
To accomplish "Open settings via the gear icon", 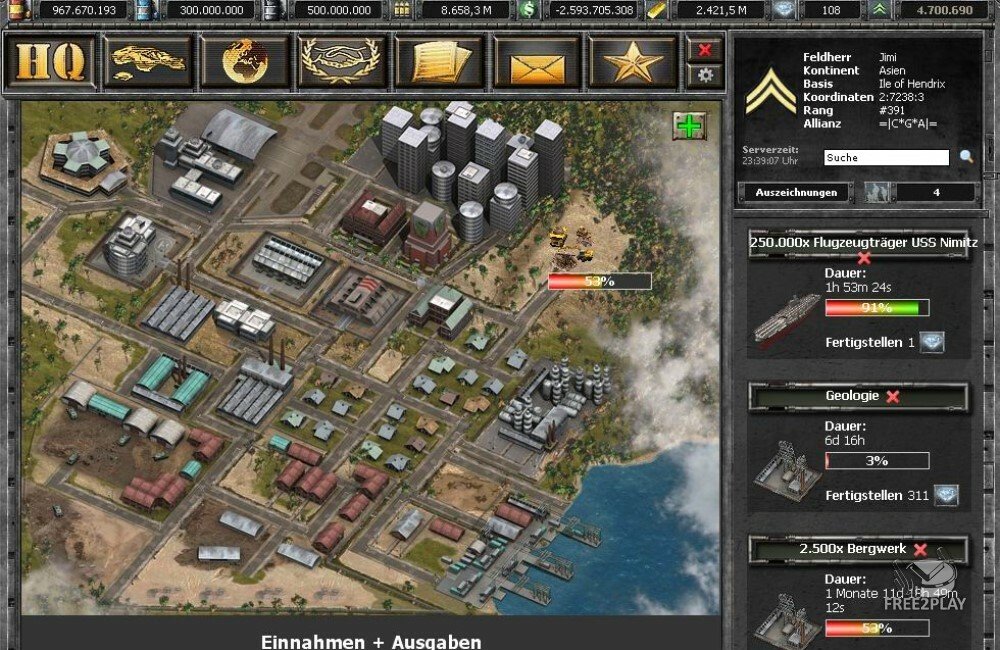I will pyautogui.click(x=705, y=75).
